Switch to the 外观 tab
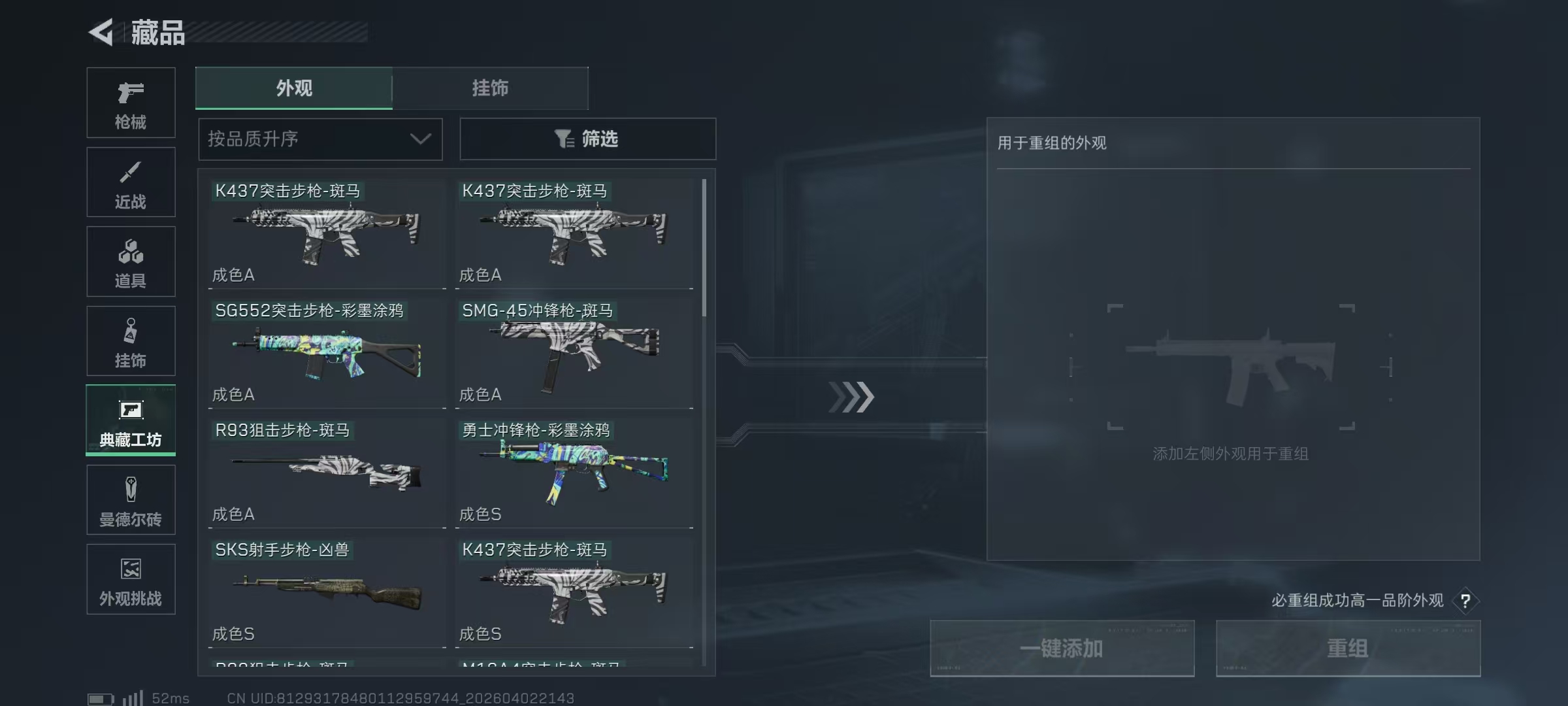1568x706 pixels. [293, 88]
